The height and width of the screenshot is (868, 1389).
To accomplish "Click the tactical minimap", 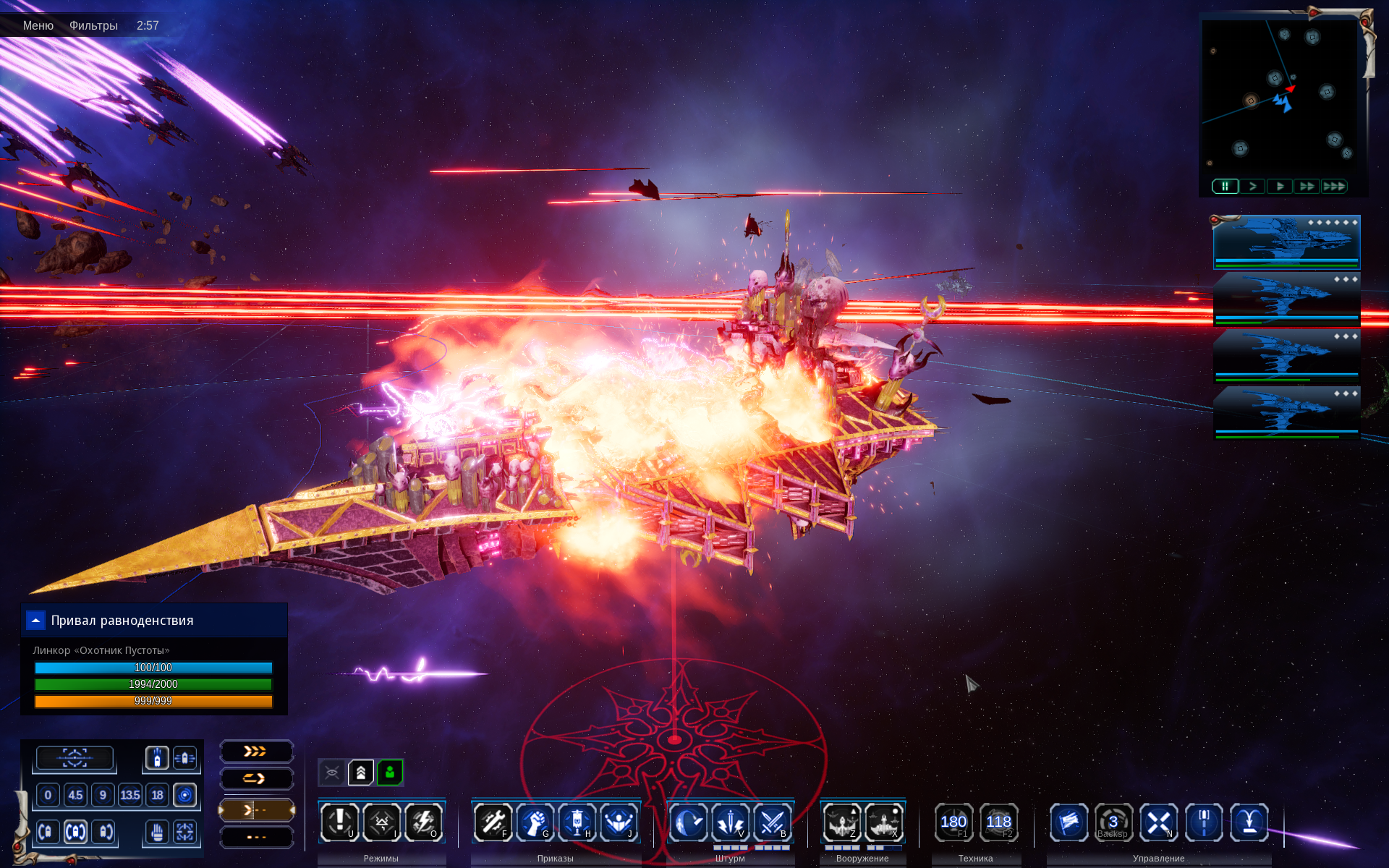I will pos(1279,98).
